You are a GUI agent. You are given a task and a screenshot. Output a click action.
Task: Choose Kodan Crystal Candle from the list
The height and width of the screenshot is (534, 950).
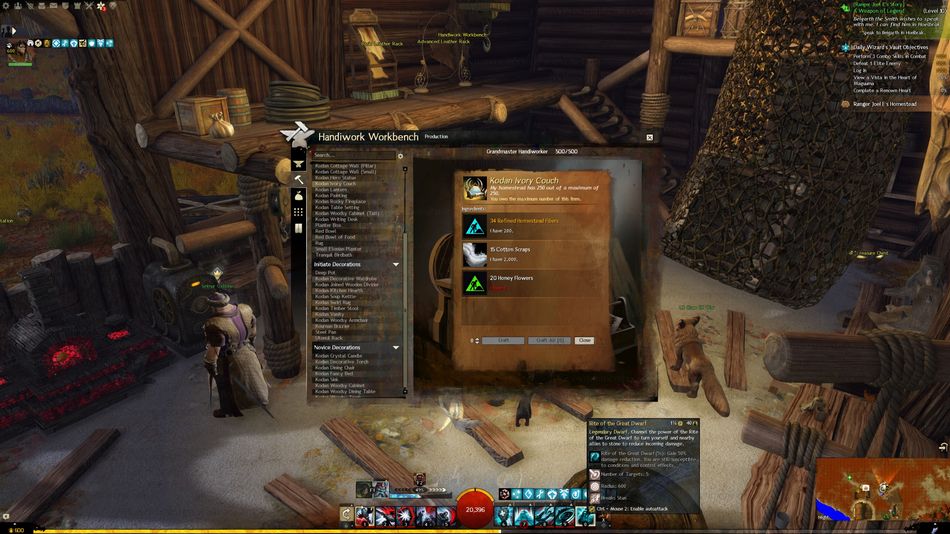point(336,356)
